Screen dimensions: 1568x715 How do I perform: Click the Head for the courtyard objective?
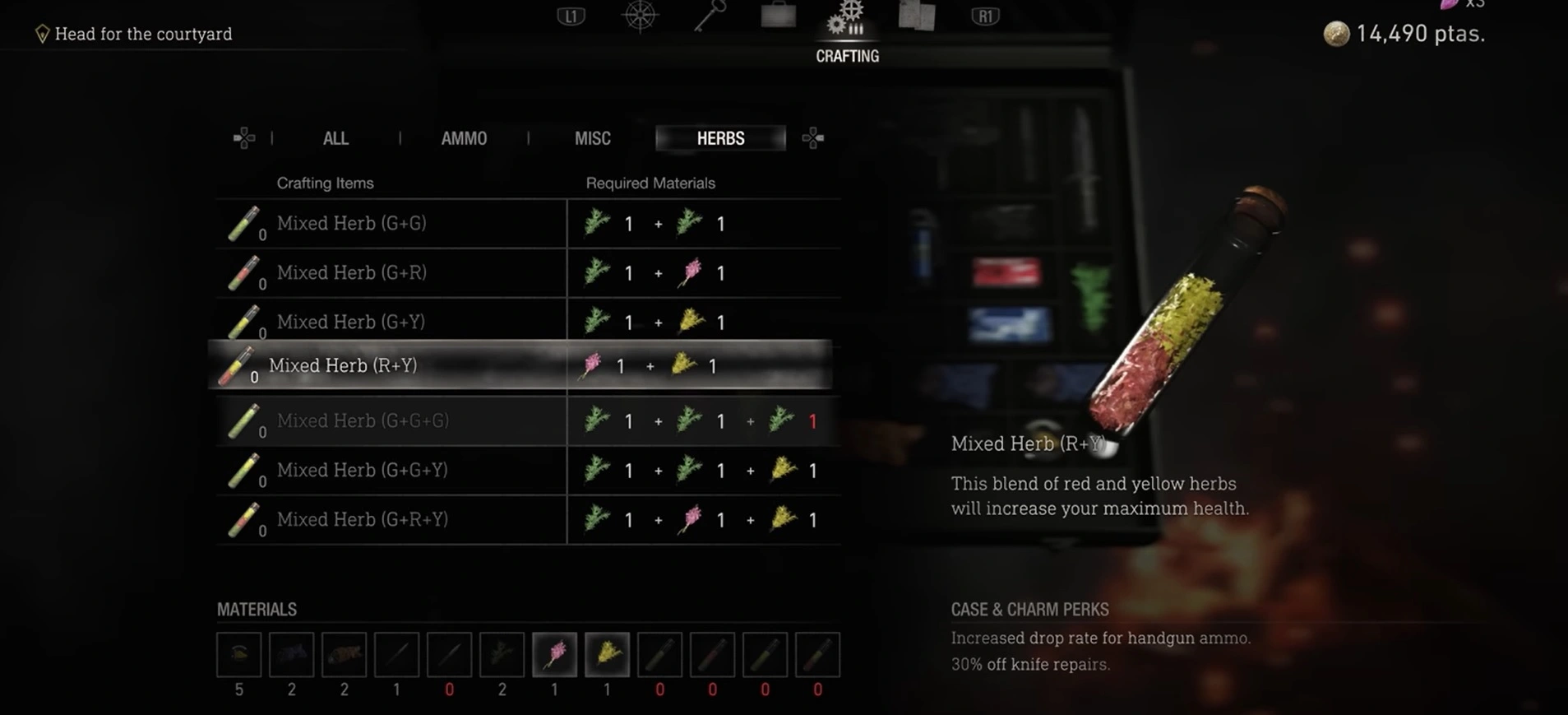coord(143,34)
